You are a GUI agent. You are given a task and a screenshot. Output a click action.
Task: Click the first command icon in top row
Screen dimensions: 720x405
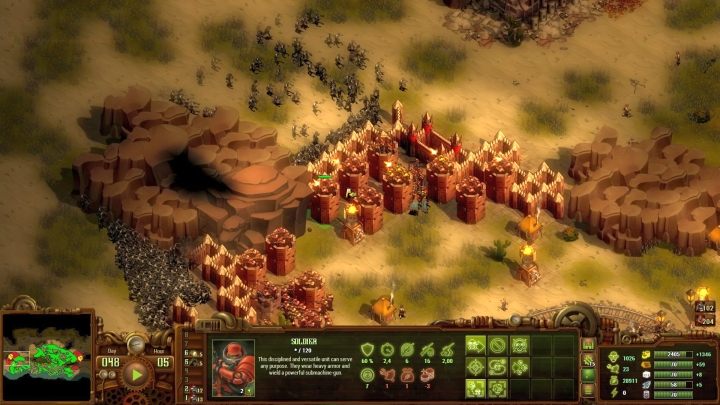(x=476, y=345)
